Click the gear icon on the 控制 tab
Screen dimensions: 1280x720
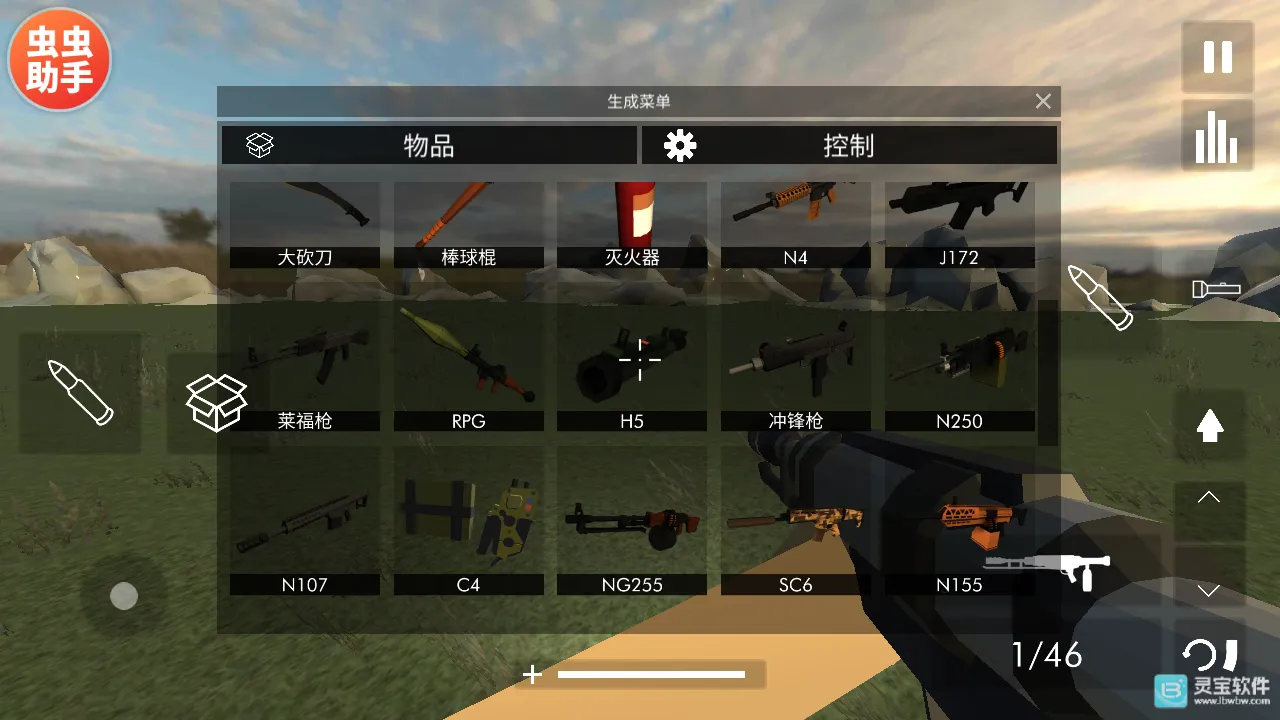pyautogui.click(x=679, y=145)
